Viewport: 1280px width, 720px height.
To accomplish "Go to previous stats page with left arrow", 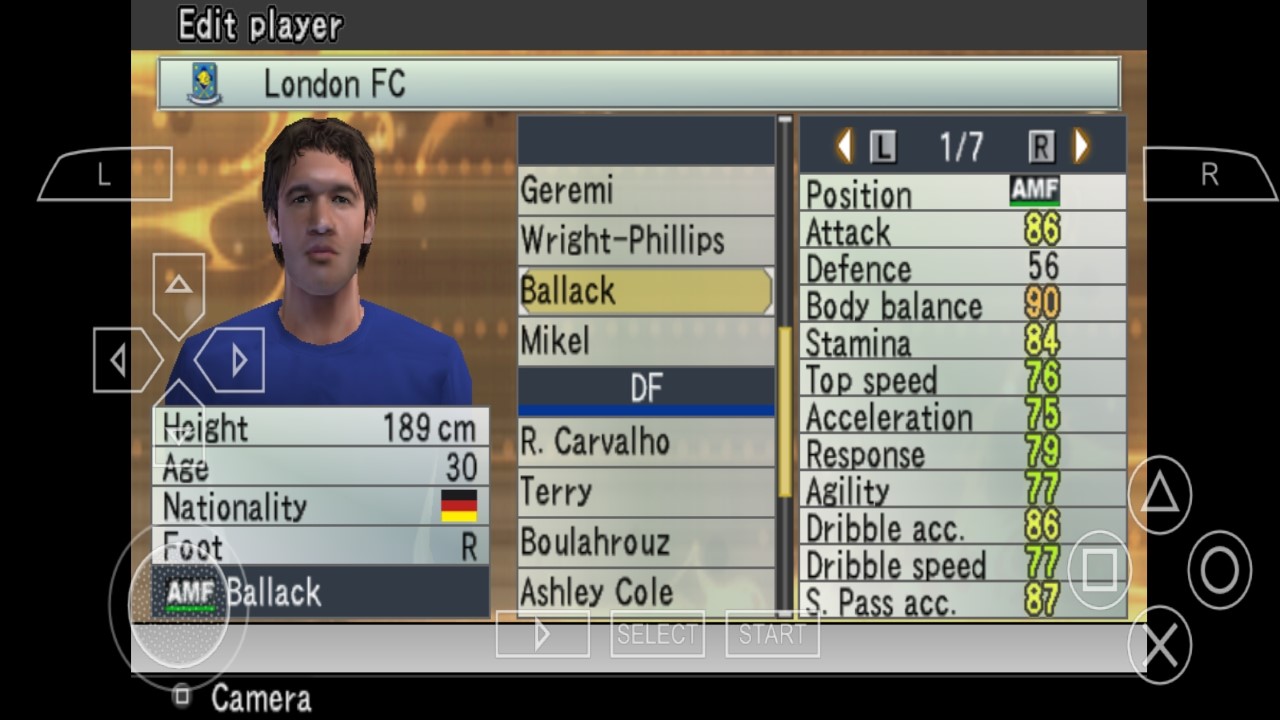I will (x=843, y=145).
